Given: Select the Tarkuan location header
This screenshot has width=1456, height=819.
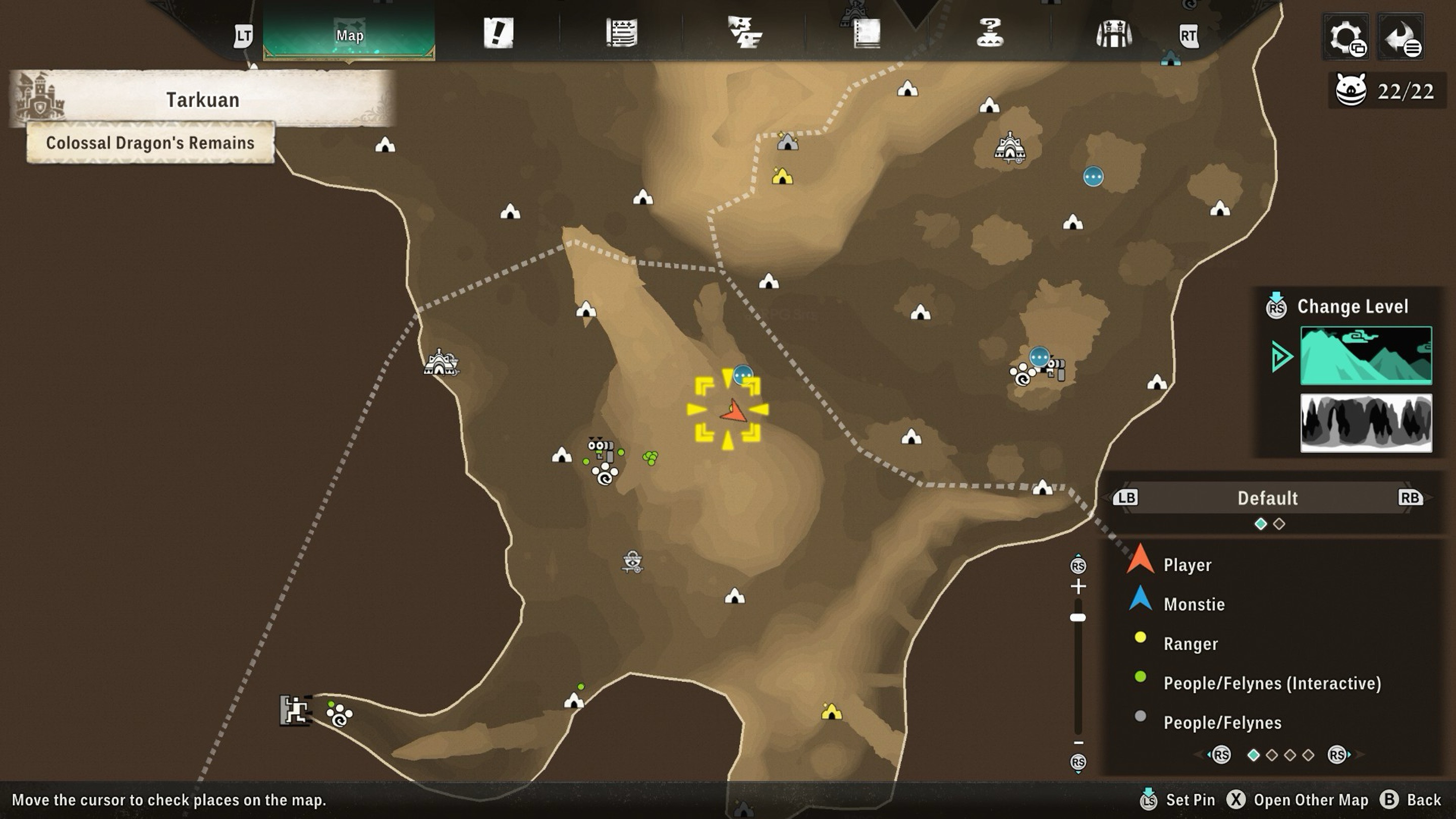Looking at the screenshot, I should 202,100.
